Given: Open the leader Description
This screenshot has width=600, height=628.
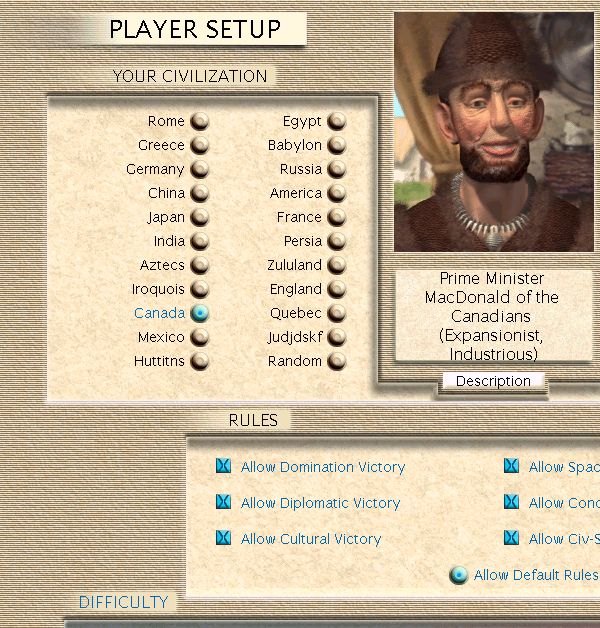Looking at the screenshot, I should (493, 381).
